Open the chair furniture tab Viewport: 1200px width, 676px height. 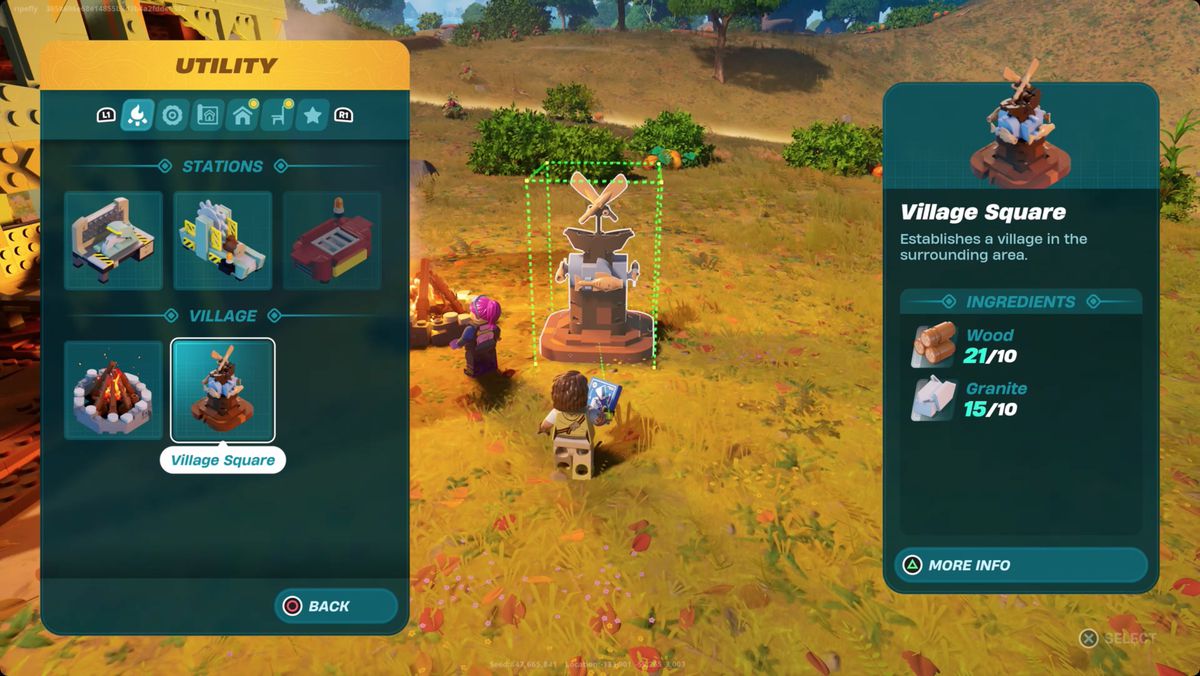click(277, 116)
